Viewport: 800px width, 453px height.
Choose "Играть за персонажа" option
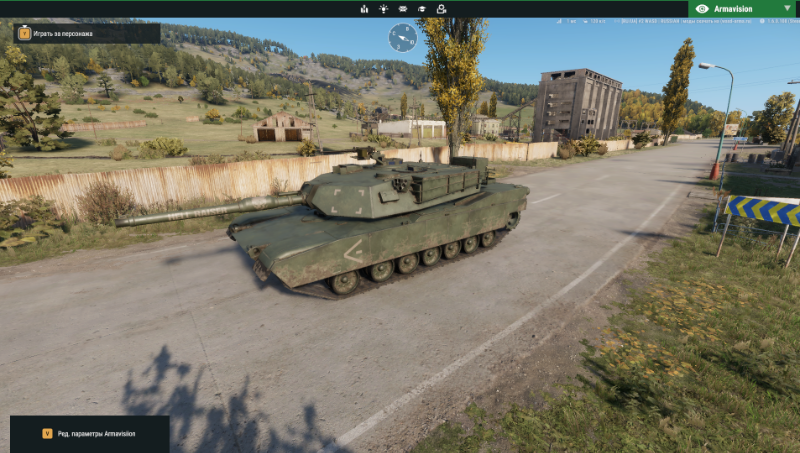[x=86, y=33]
